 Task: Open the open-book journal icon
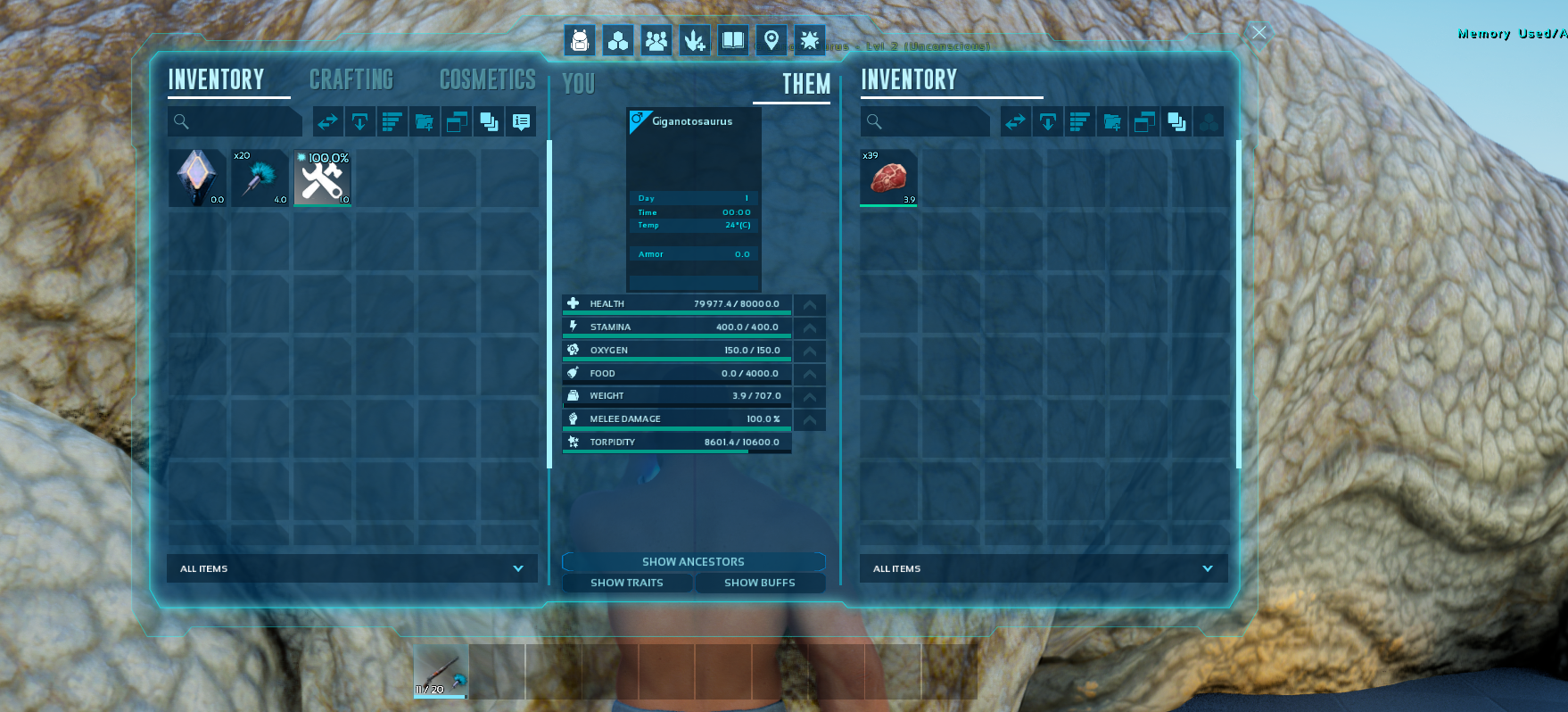[733, 40]
